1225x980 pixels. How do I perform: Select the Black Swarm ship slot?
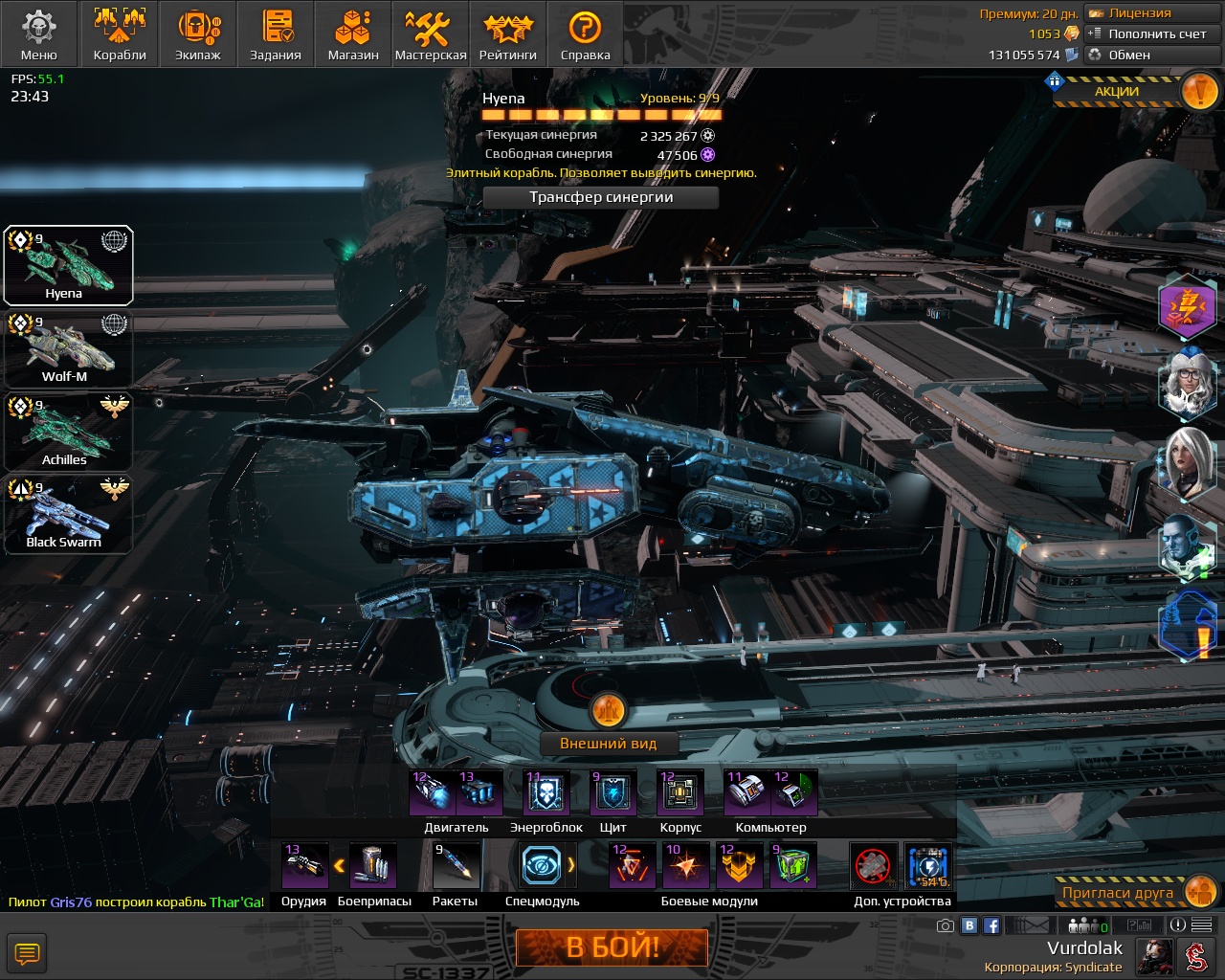(67, 515)
